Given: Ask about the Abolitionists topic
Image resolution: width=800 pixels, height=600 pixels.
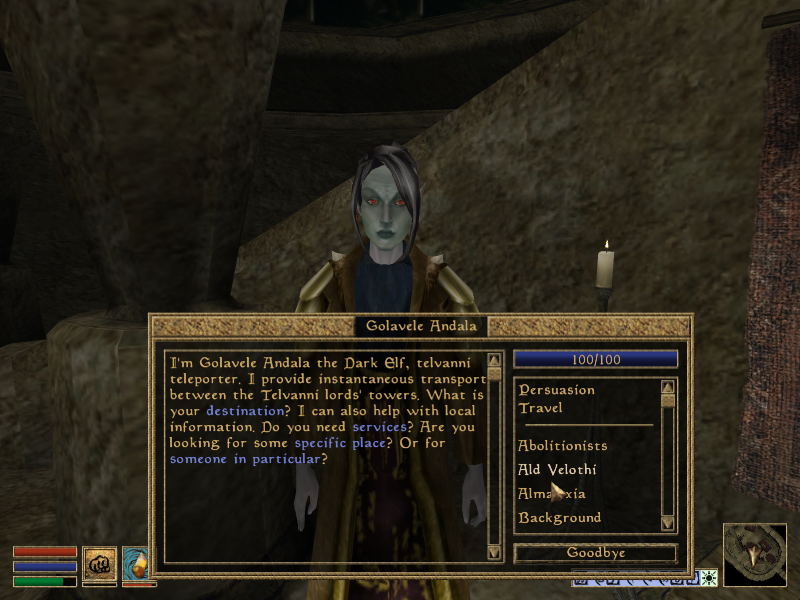Looking at the screenshot, I should coord(562,446).
